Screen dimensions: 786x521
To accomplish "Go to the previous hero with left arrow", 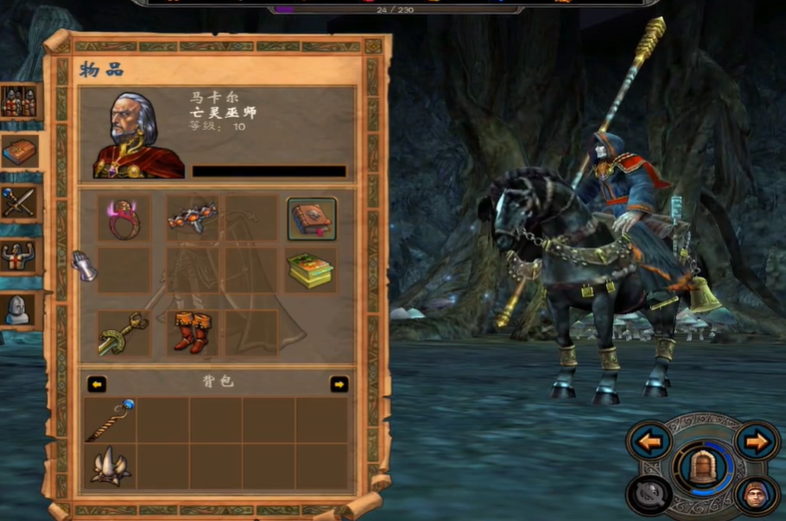I will [650, 440].
